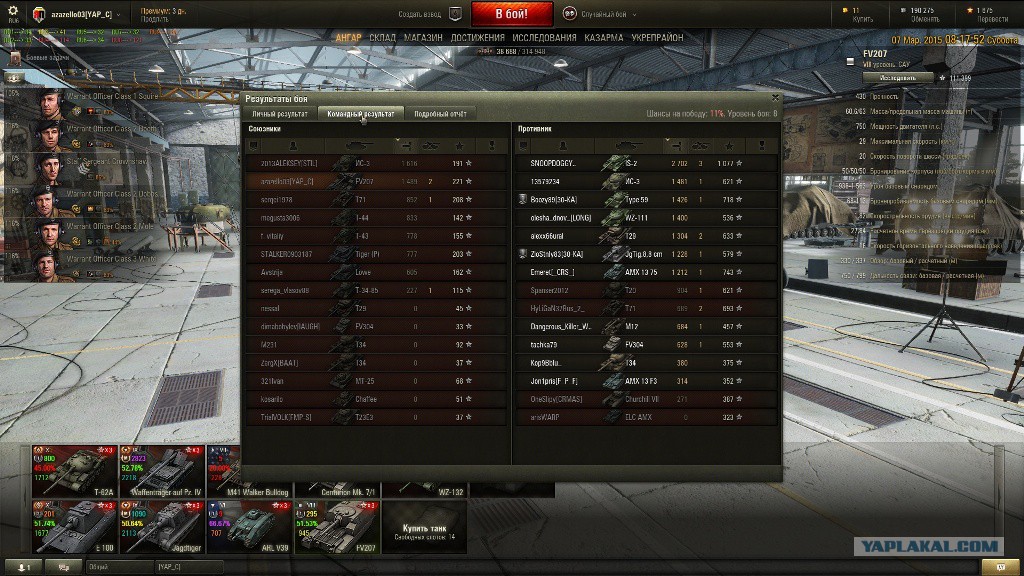Close the Результаты боя window
1024x576 pixels.
point(775,98)
